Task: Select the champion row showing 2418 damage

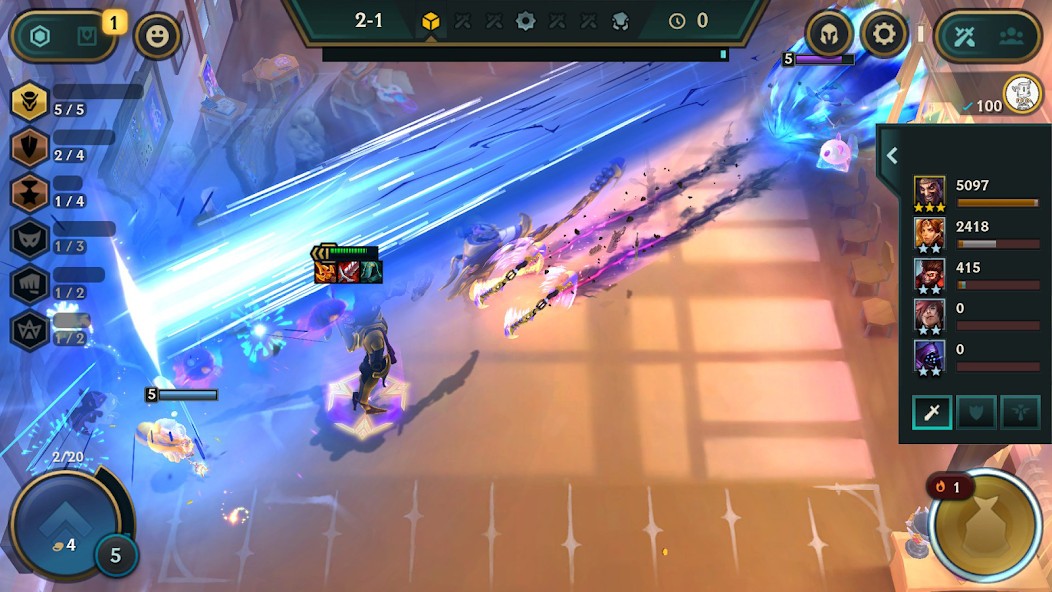Action: [929, 233]
